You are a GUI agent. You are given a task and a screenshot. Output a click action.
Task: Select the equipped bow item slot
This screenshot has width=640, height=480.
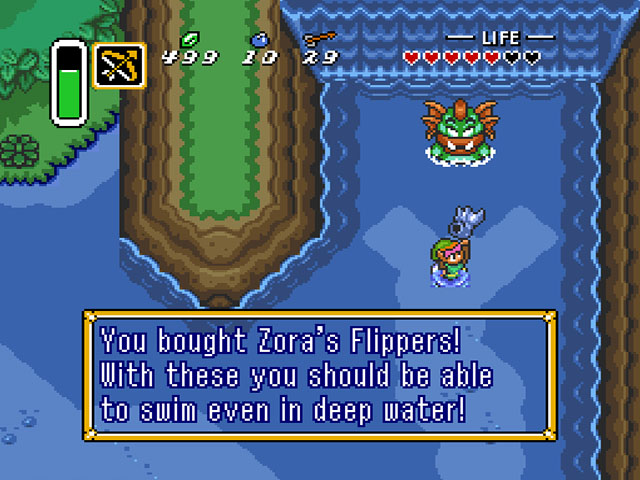click(x=119, y=65)
